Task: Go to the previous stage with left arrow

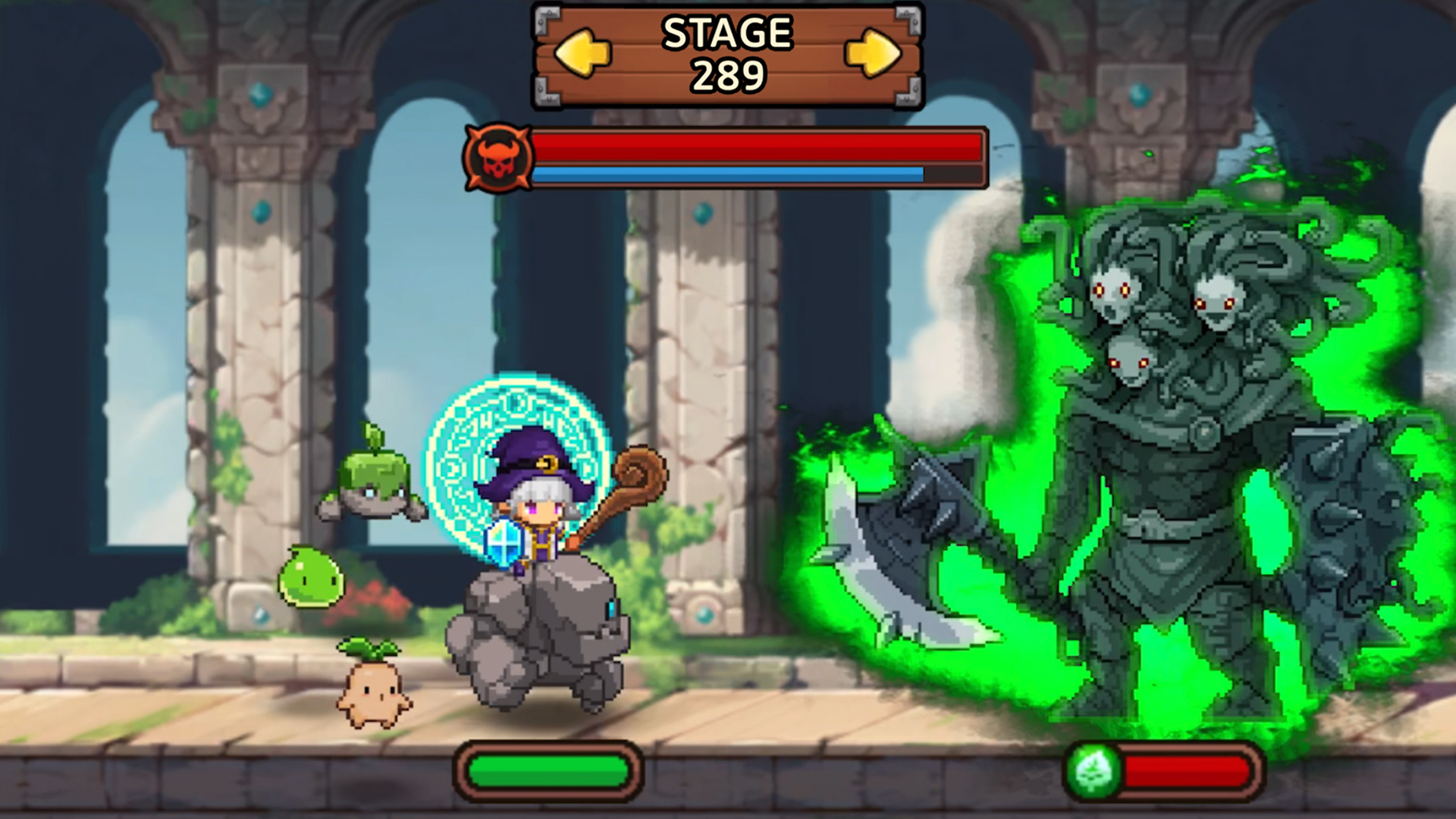Action: pos(582,53)
